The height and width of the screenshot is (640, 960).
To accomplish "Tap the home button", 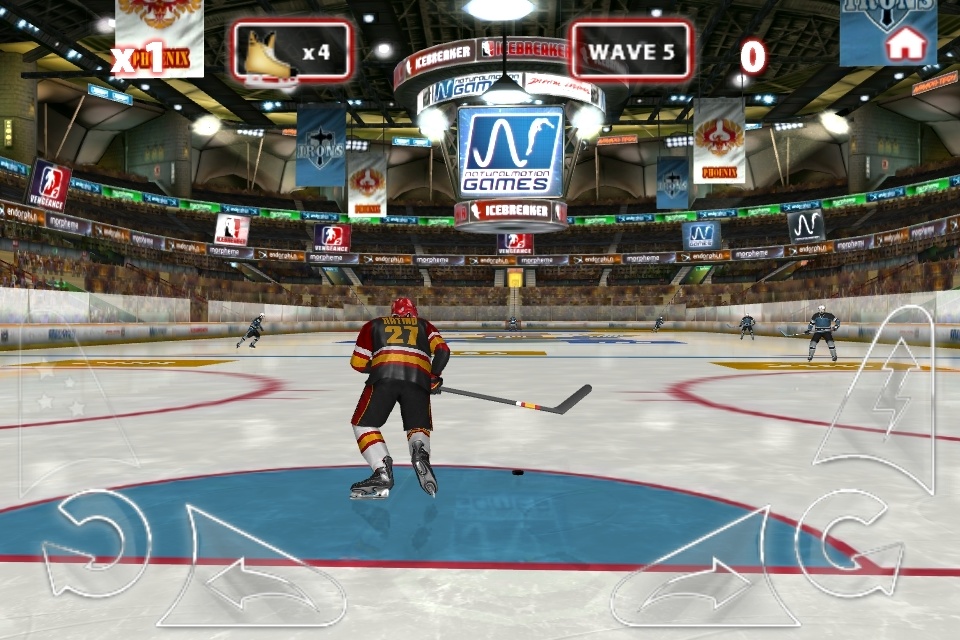I will tap(906, 42).
